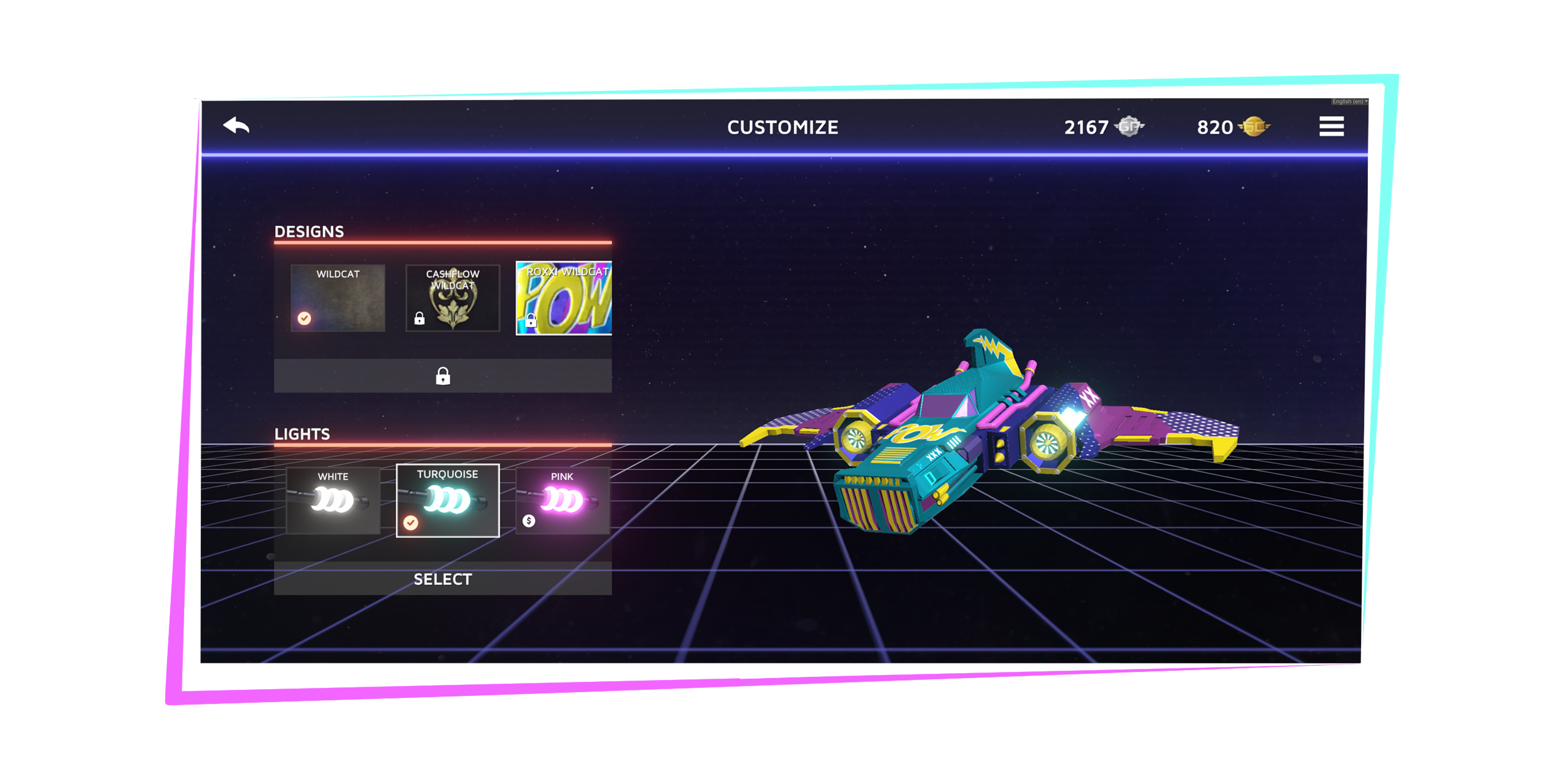This screenshot has height=761, width=1568.
Task: Click the LIGHTS section header
Action: [303, 433]
